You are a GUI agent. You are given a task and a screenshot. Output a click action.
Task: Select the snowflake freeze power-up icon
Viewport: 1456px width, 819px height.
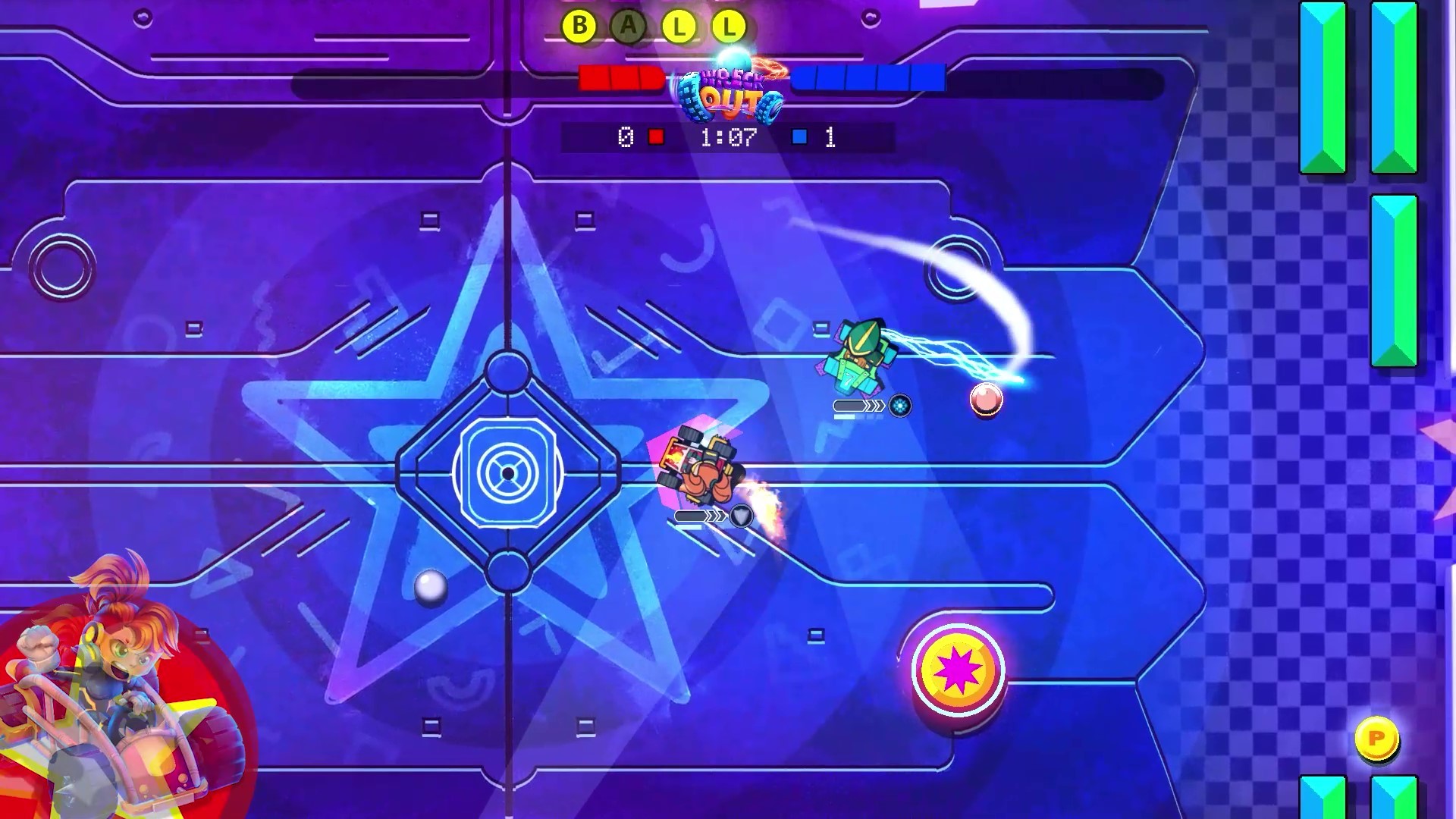[899, 406]
